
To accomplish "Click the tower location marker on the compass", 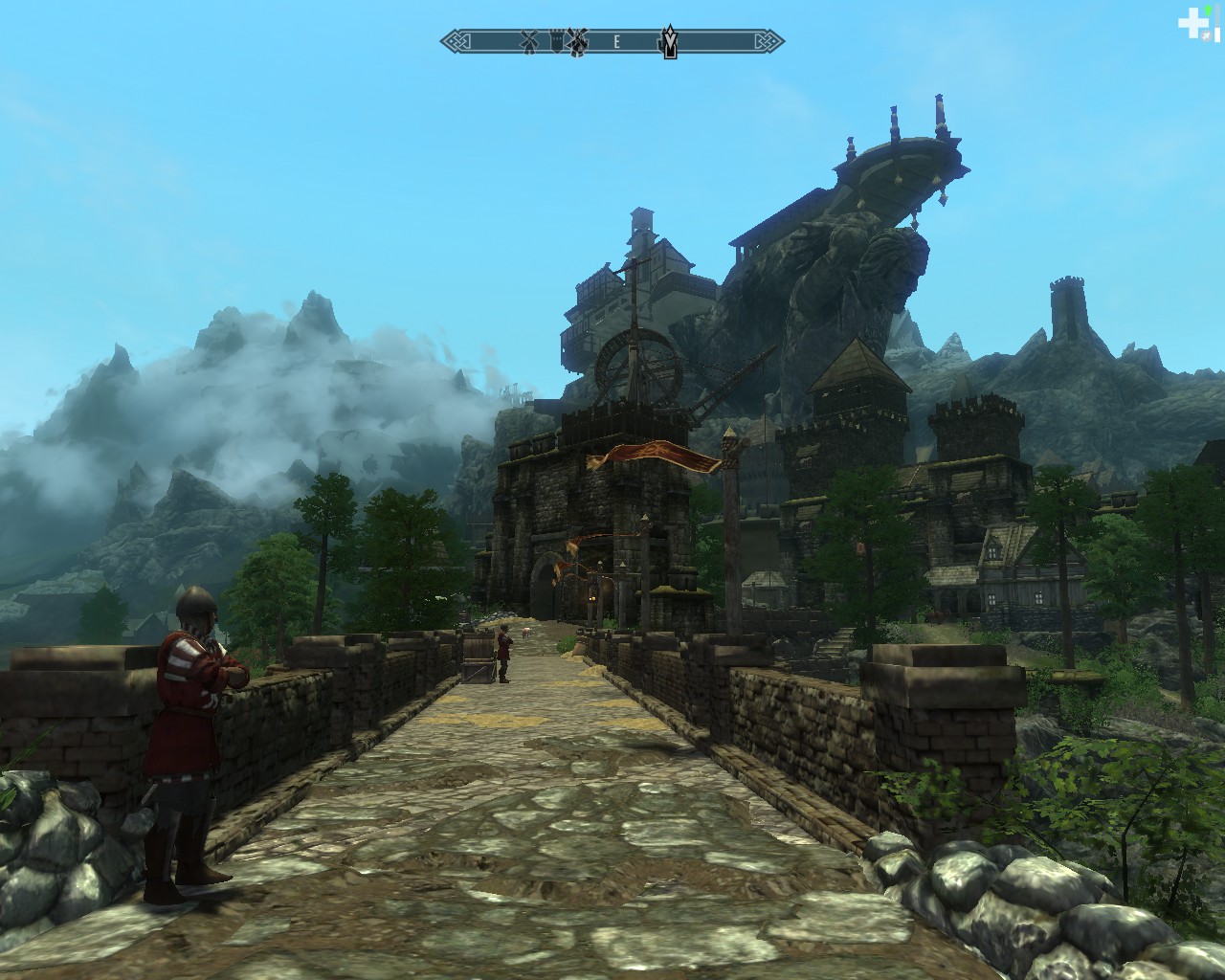I will 557,40.
